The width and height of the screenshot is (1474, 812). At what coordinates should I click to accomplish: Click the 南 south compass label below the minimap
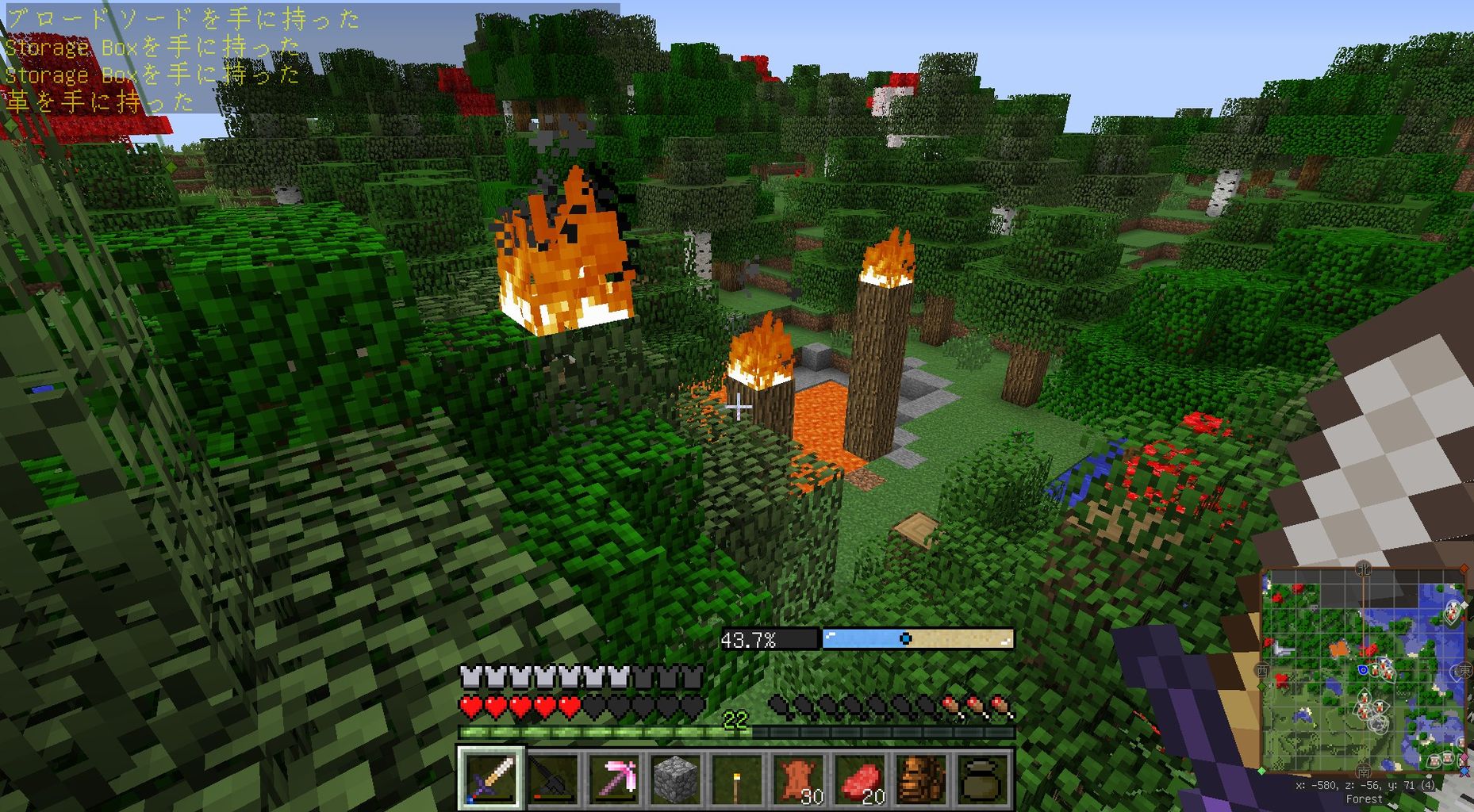[1364, 772]
